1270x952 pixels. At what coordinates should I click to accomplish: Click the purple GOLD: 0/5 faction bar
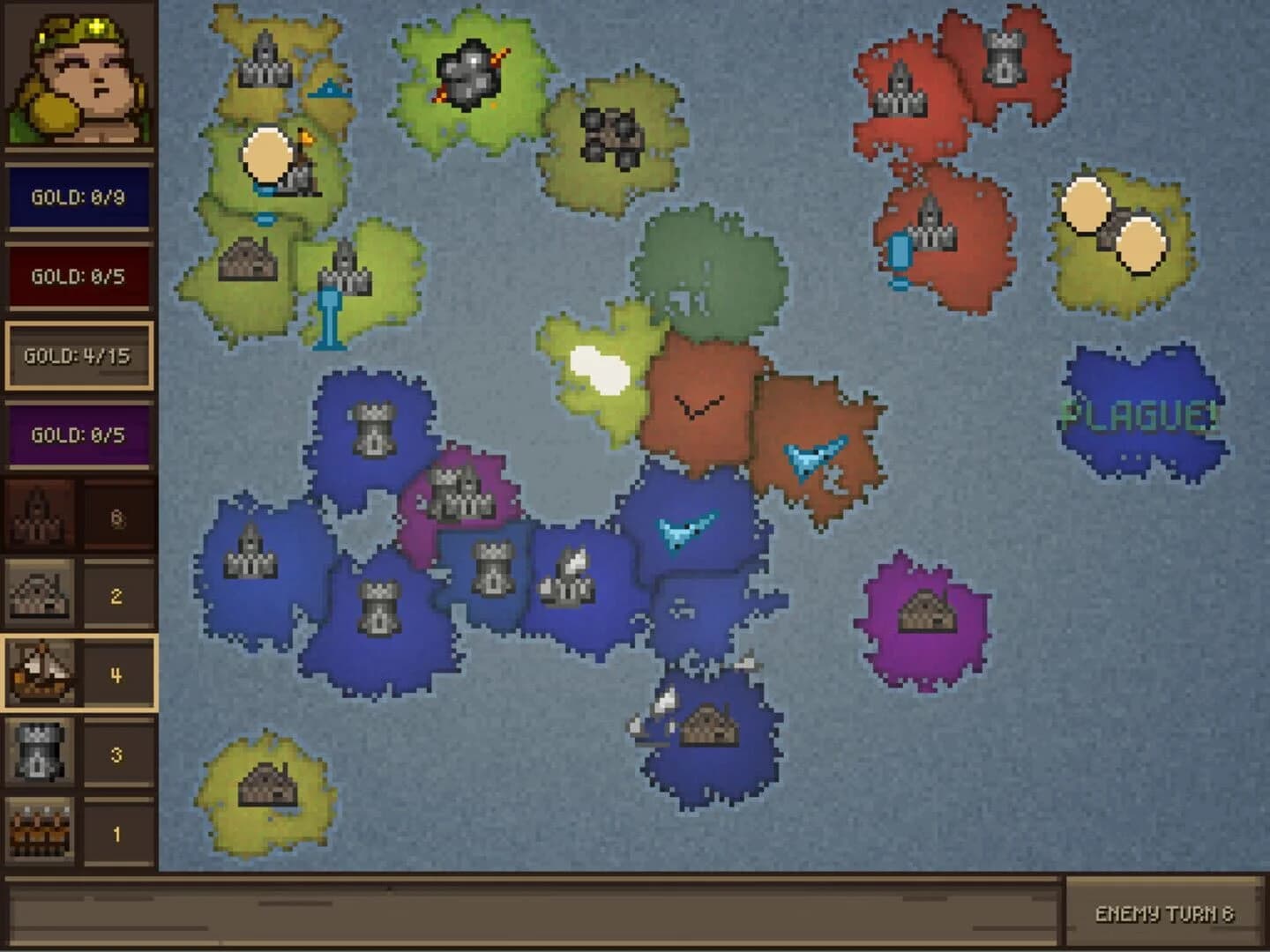tap(78, 434)
